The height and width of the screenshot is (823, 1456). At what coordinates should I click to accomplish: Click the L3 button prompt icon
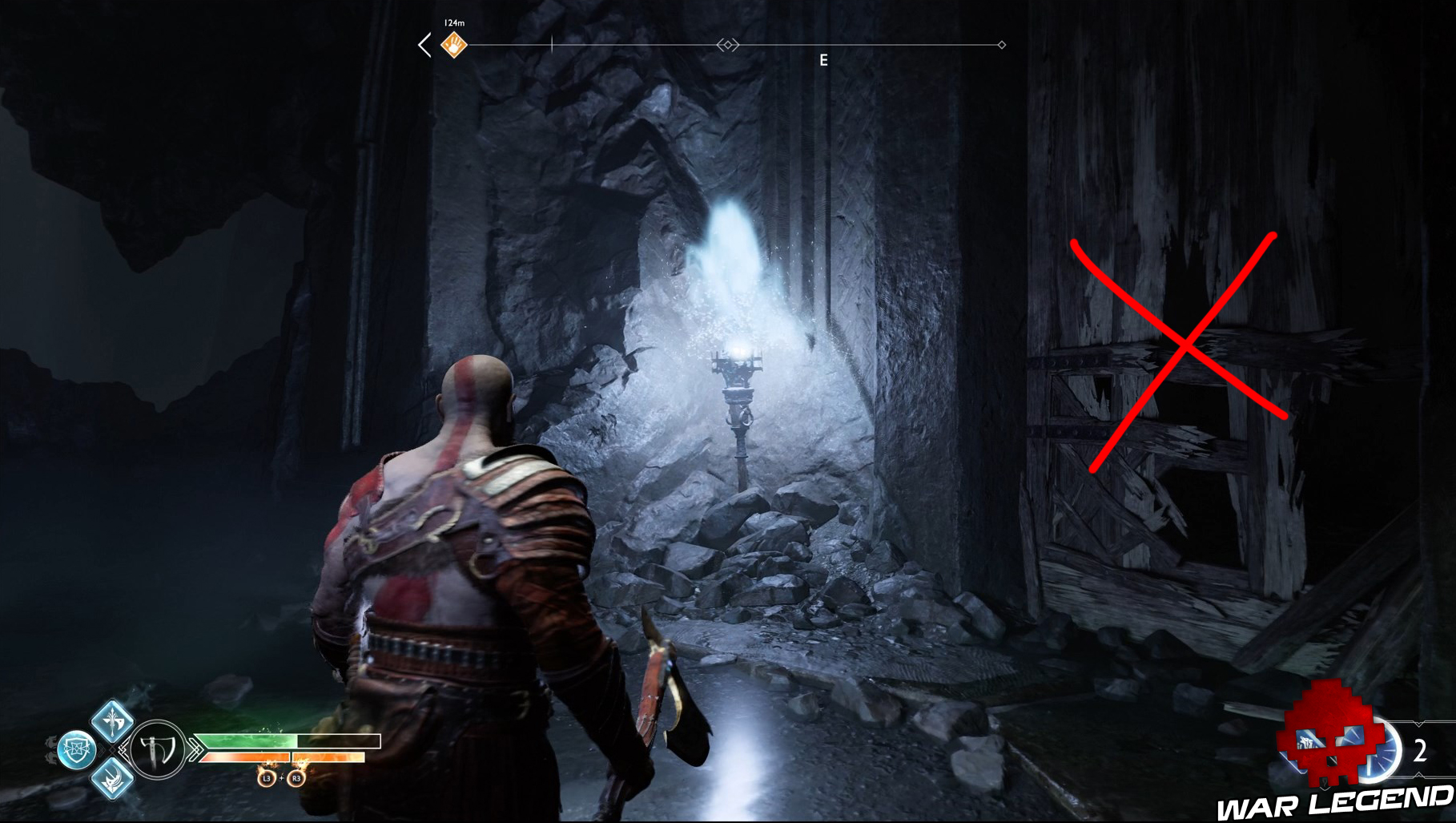[x=267, y=778]
